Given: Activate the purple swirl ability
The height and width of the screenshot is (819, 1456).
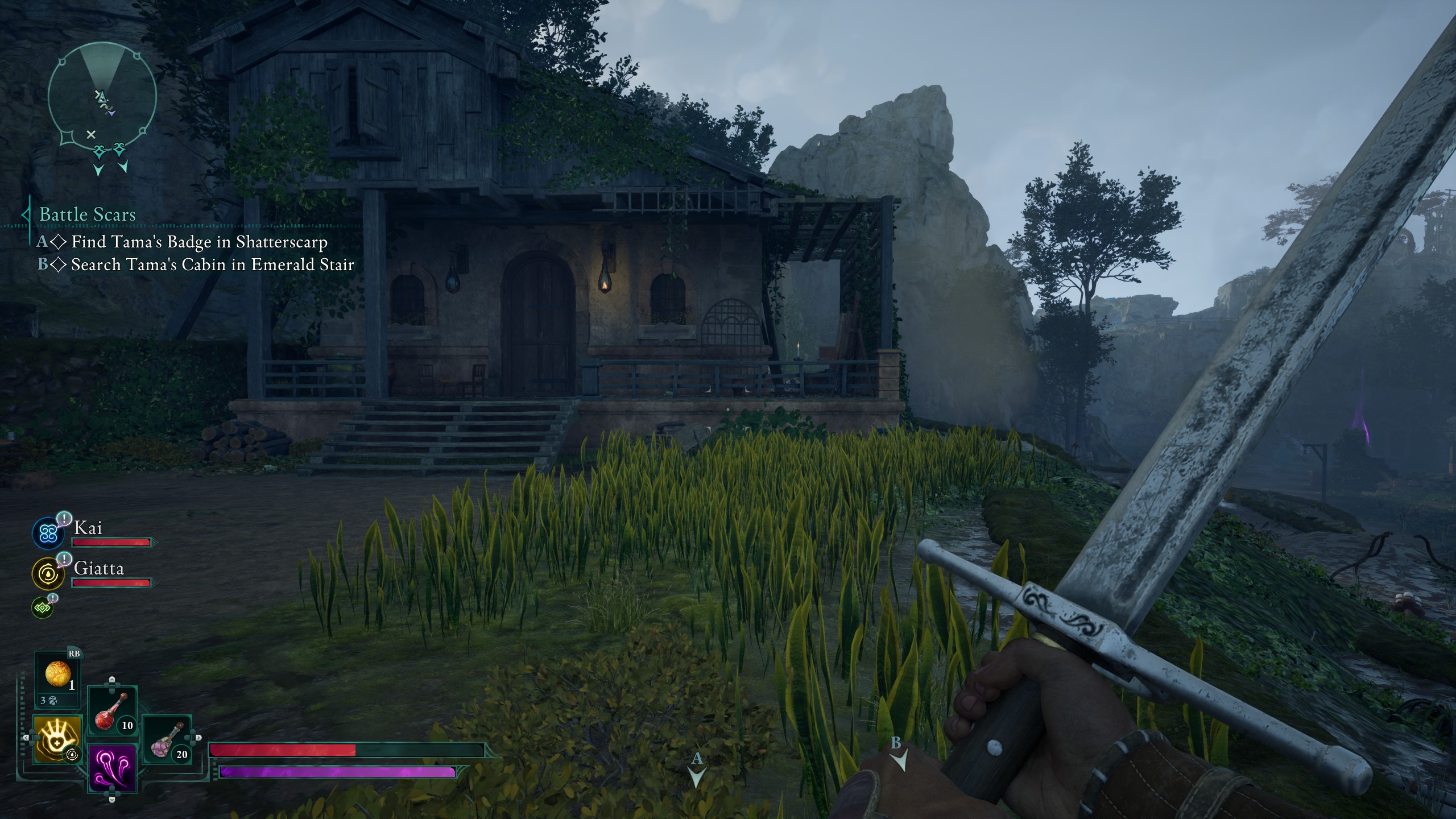Looking at the screenshot, I should [x=112, y=768].
